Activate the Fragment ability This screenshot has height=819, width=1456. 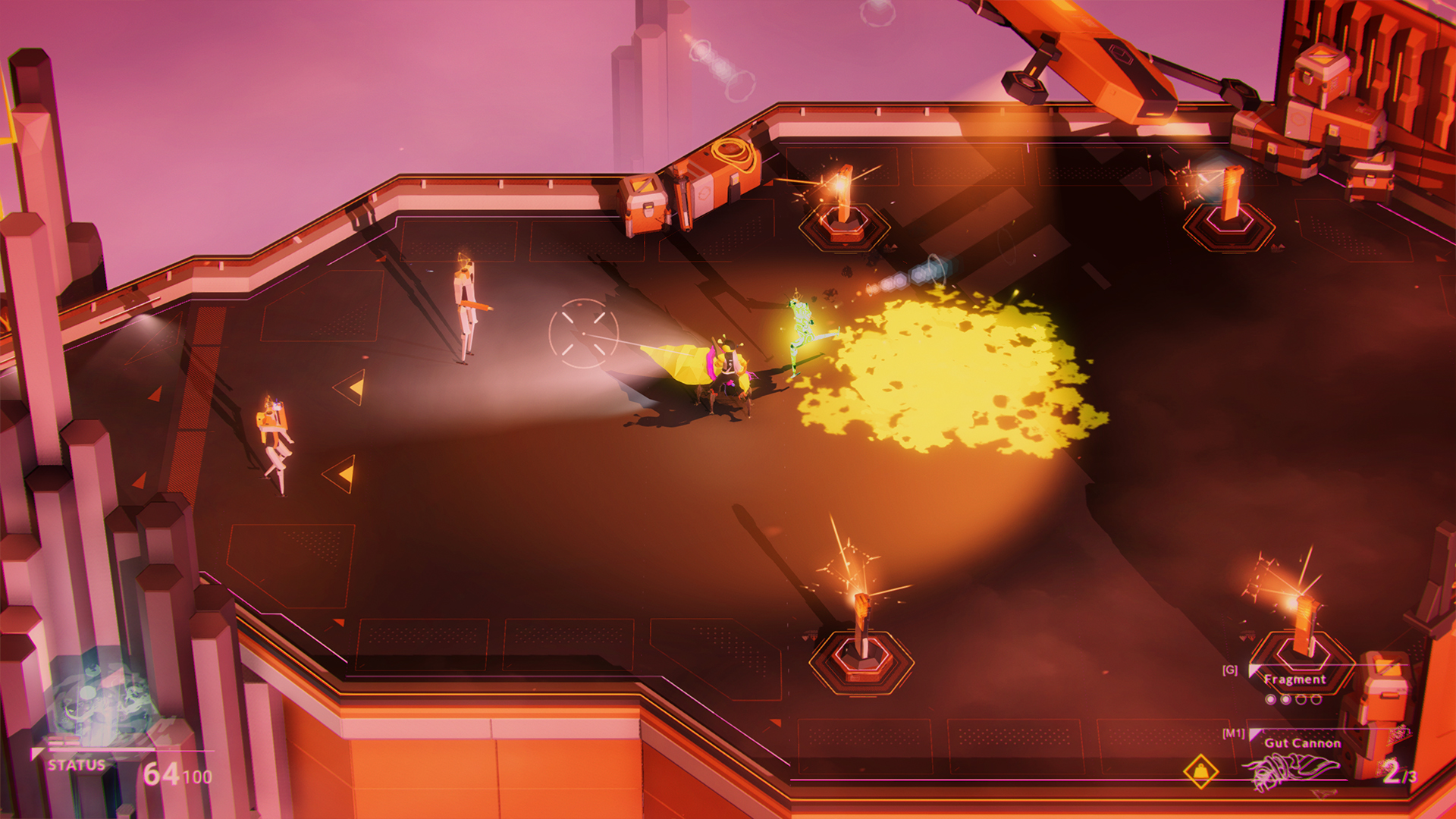click(x=1294, y=679)
